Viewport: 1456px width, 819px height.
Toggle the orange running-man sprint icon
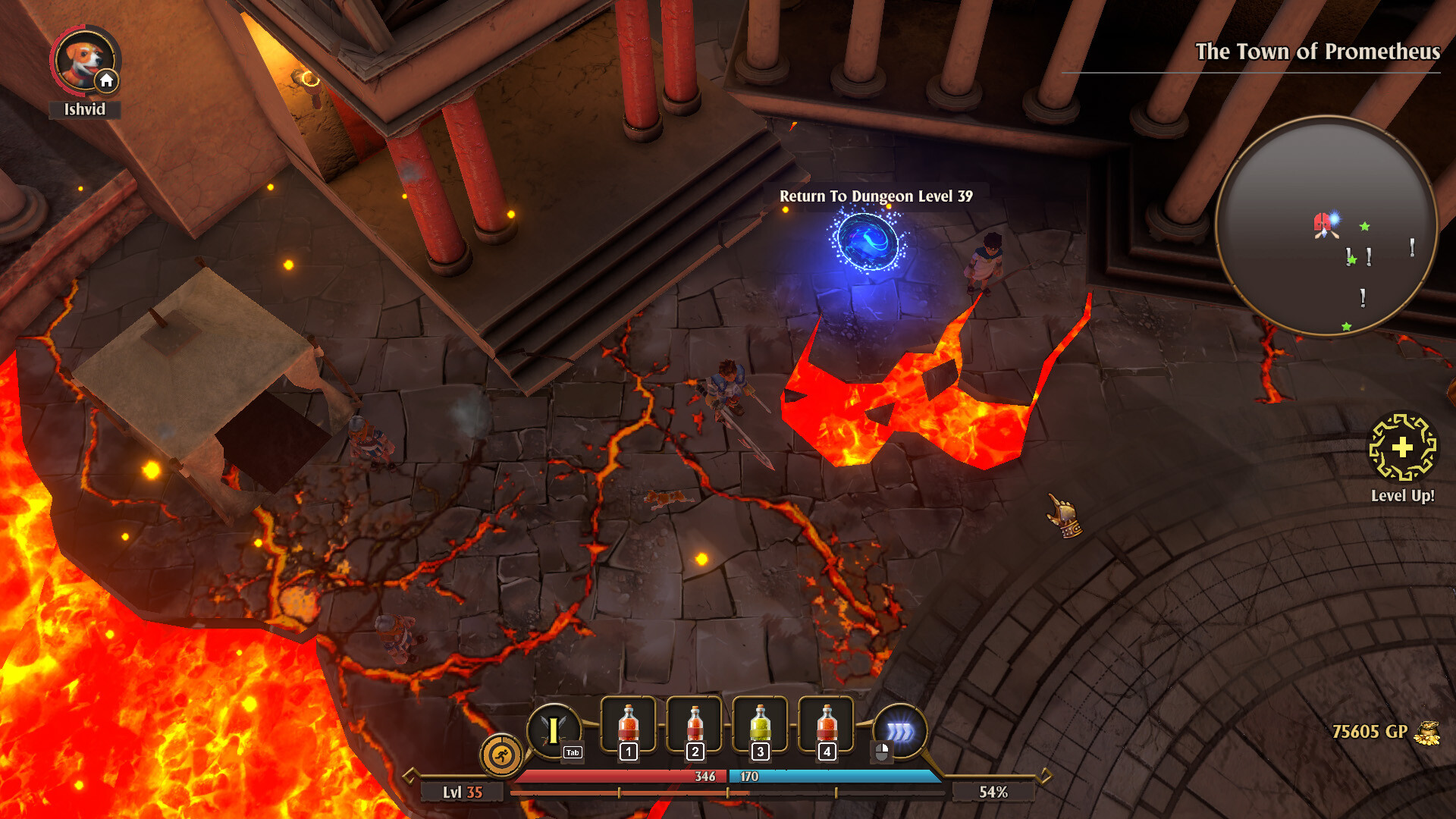click(500, 755)
